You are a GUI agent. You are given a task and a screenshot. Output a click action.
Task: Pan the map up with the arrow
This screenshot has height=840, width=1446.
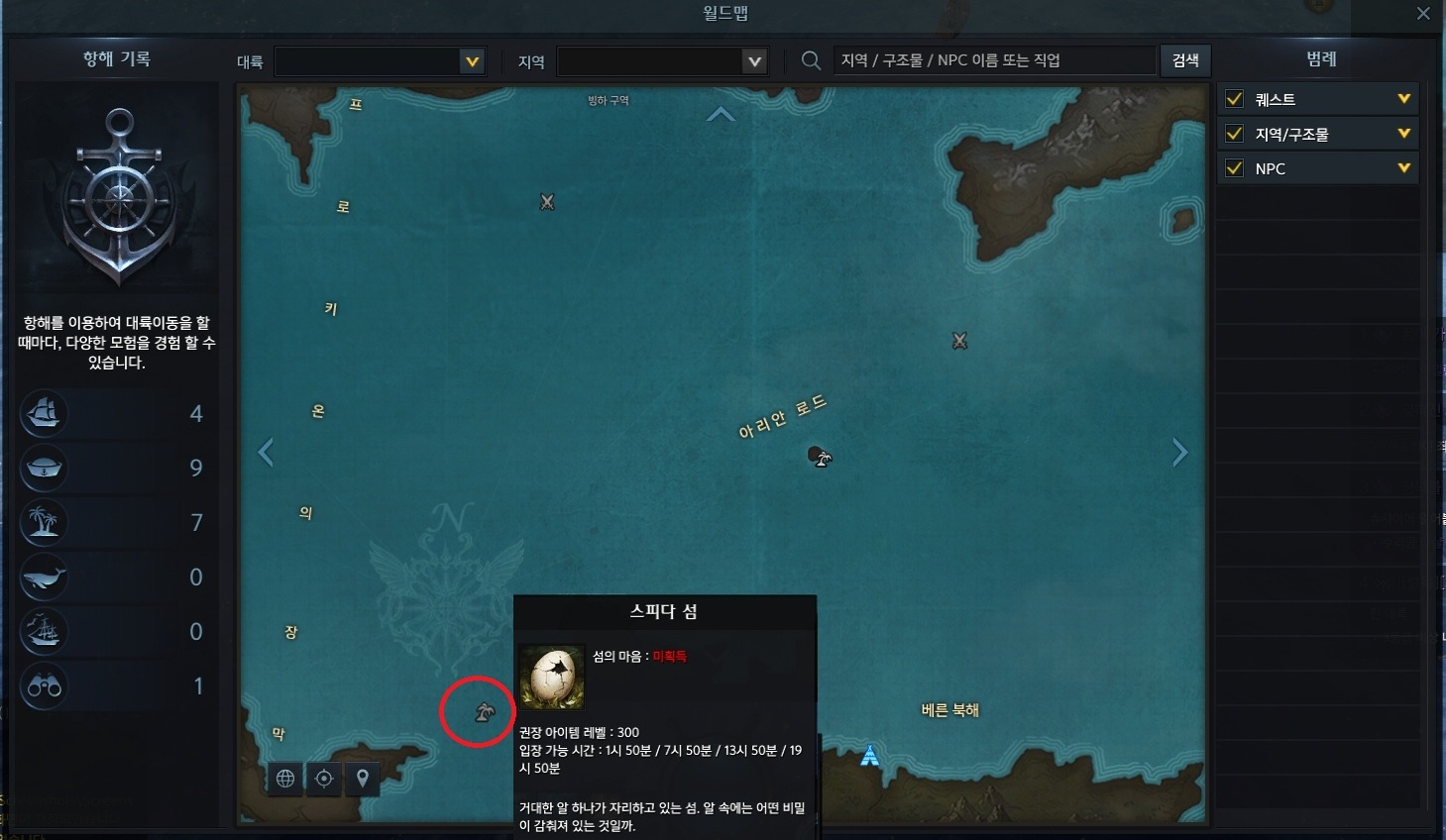pyautogui.click(x=721, y=115)
